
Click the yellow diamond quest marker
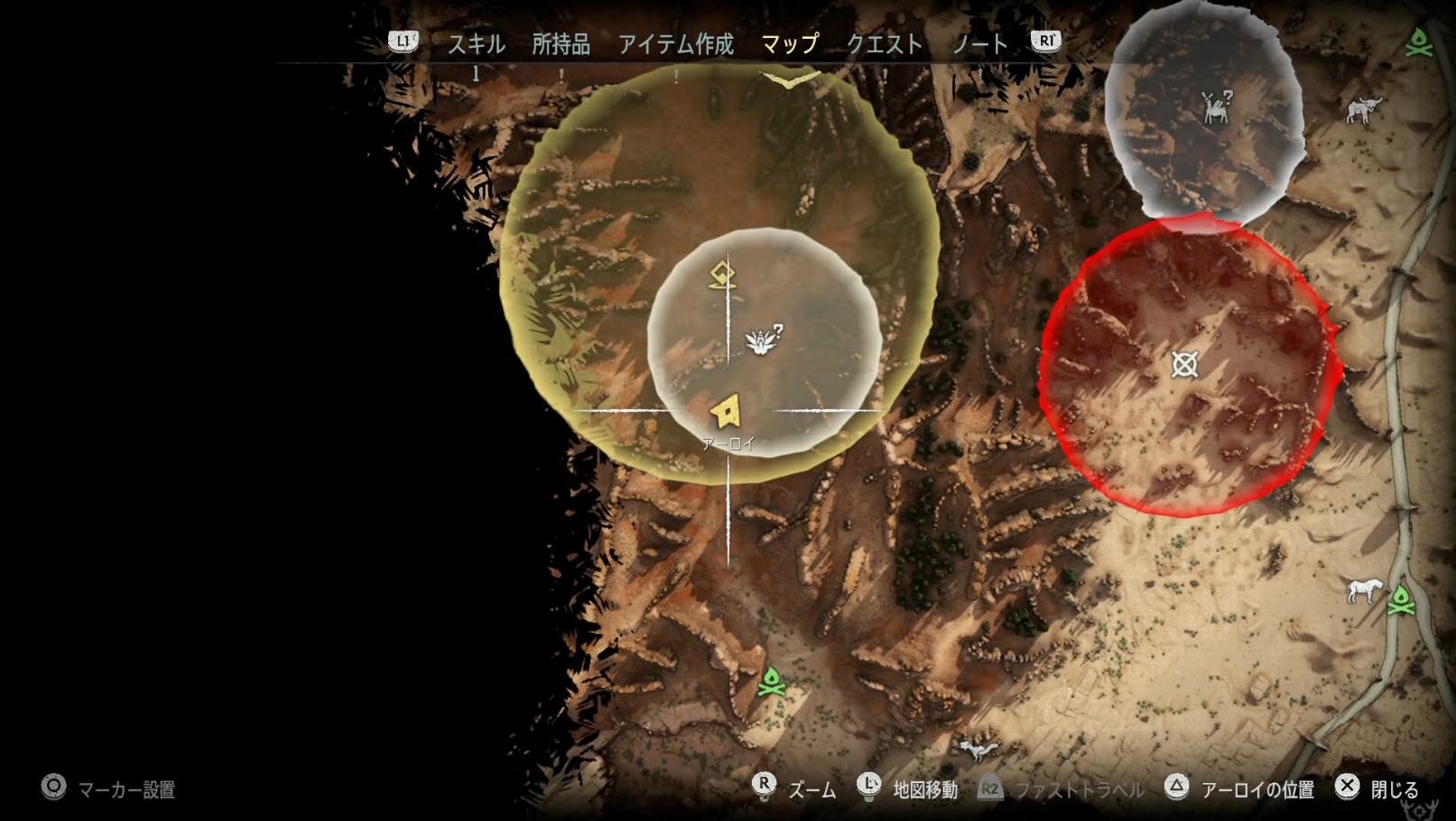coord(721,275)
